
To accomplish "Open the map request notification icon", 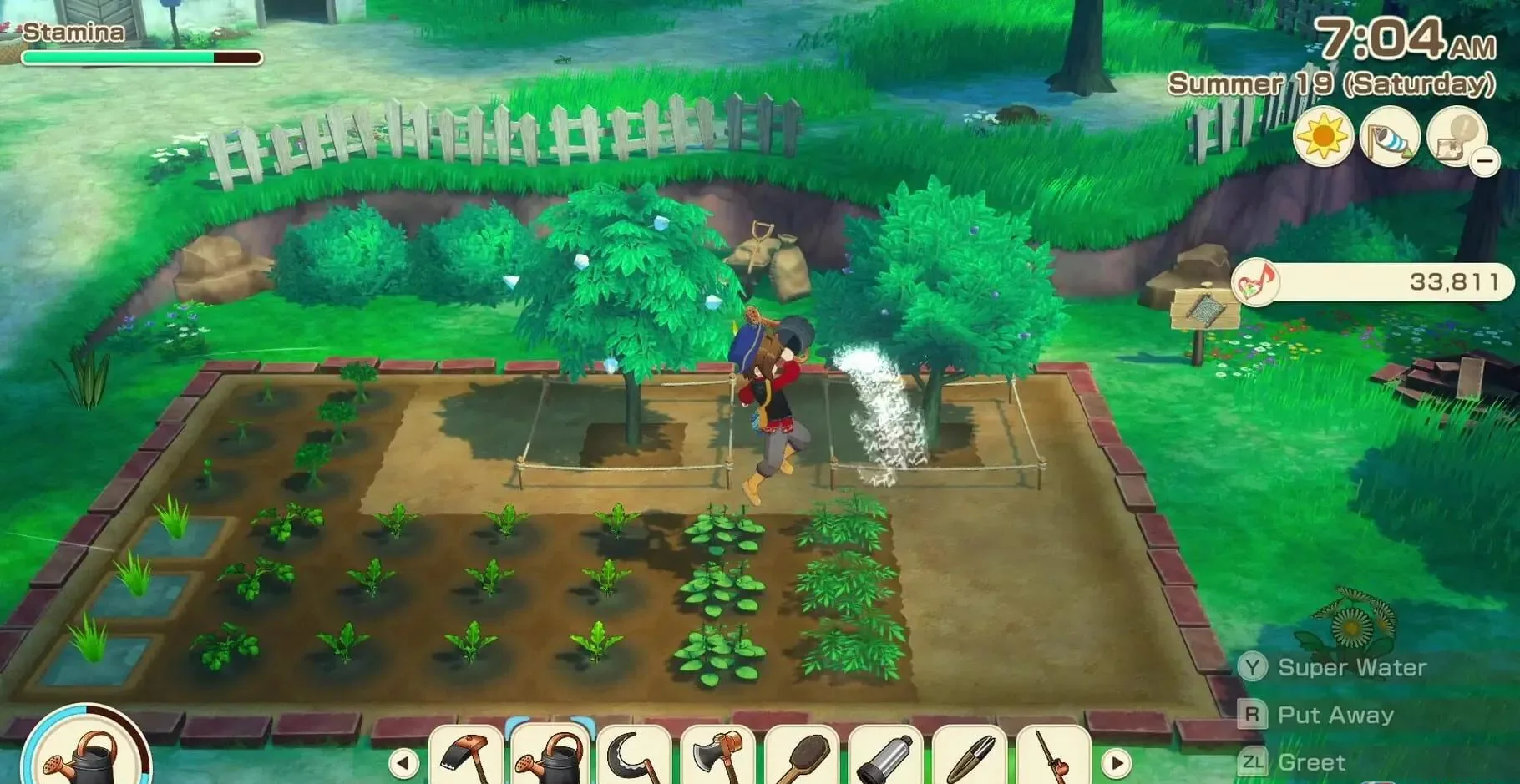I will (x=1456, y=135).
